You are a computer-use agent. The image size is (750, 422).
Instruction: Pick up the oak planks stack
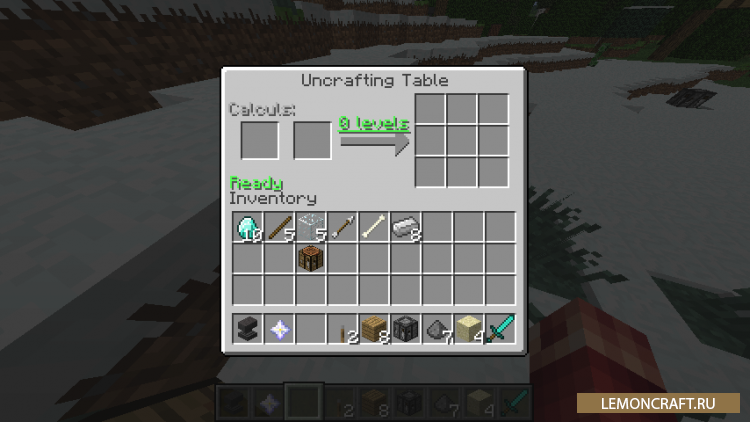click(374, 328)
